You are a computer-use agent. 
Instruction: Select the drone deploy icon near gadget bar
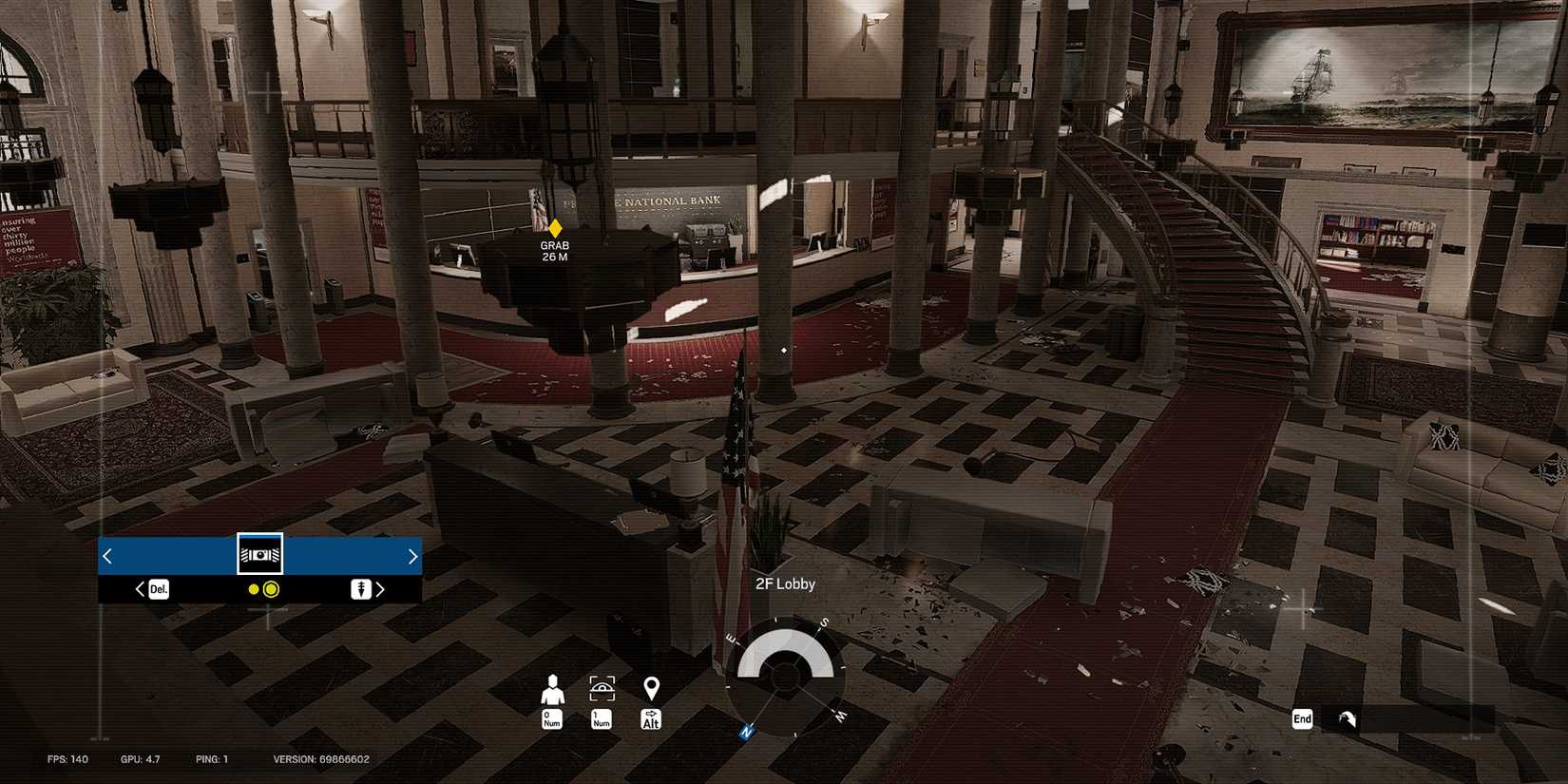[x=361, y=589]
